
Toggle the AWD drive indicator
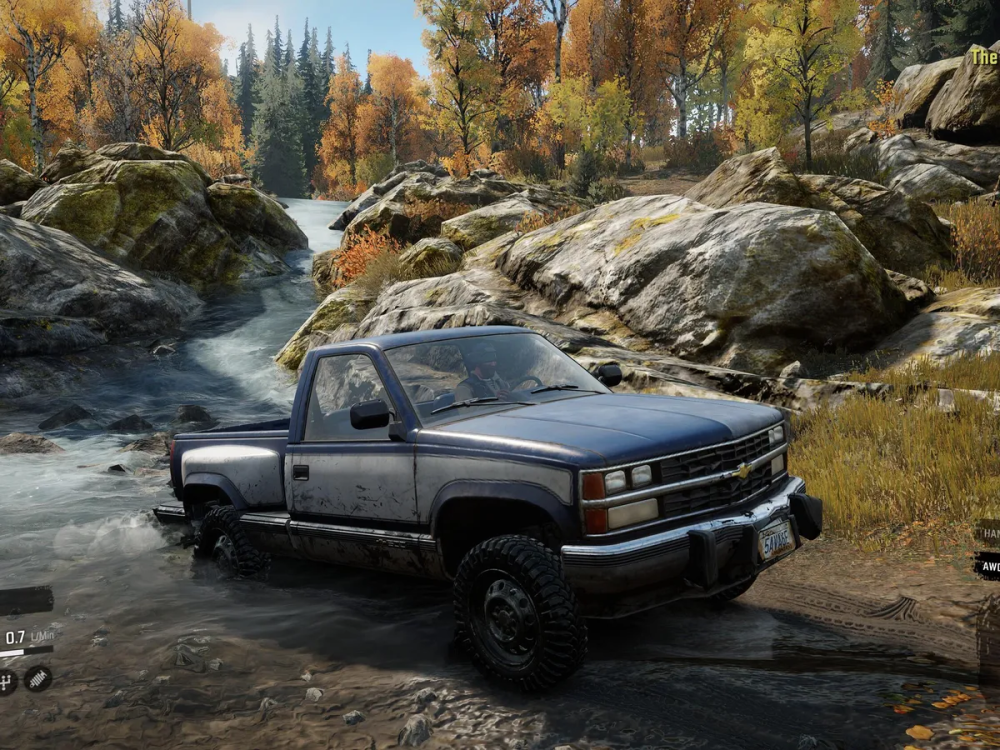point(988,565)
